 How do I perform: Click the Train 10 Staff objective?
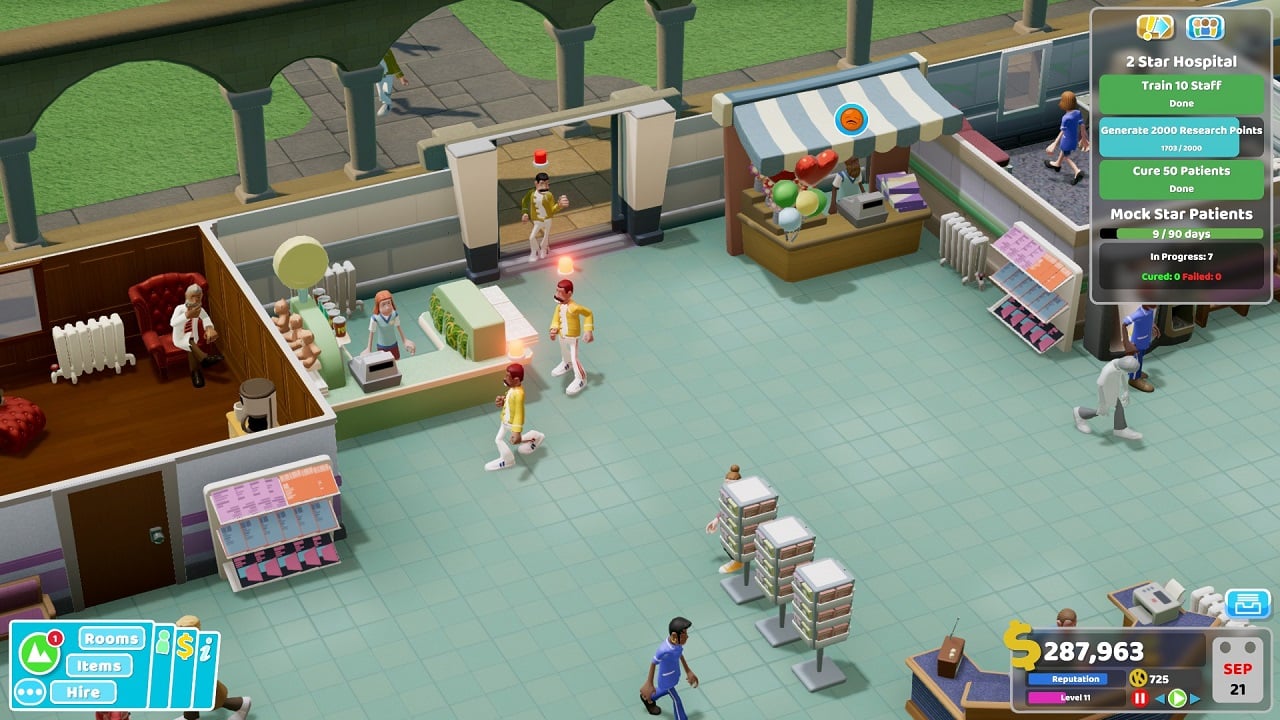pos(1181,93)
